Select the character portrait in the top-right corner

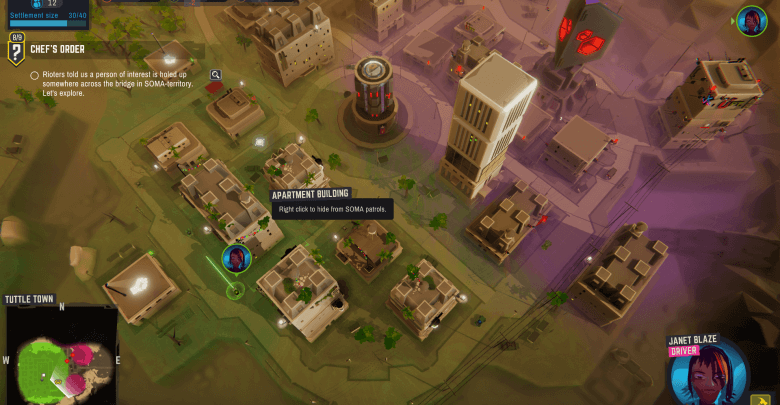(751, 20)
